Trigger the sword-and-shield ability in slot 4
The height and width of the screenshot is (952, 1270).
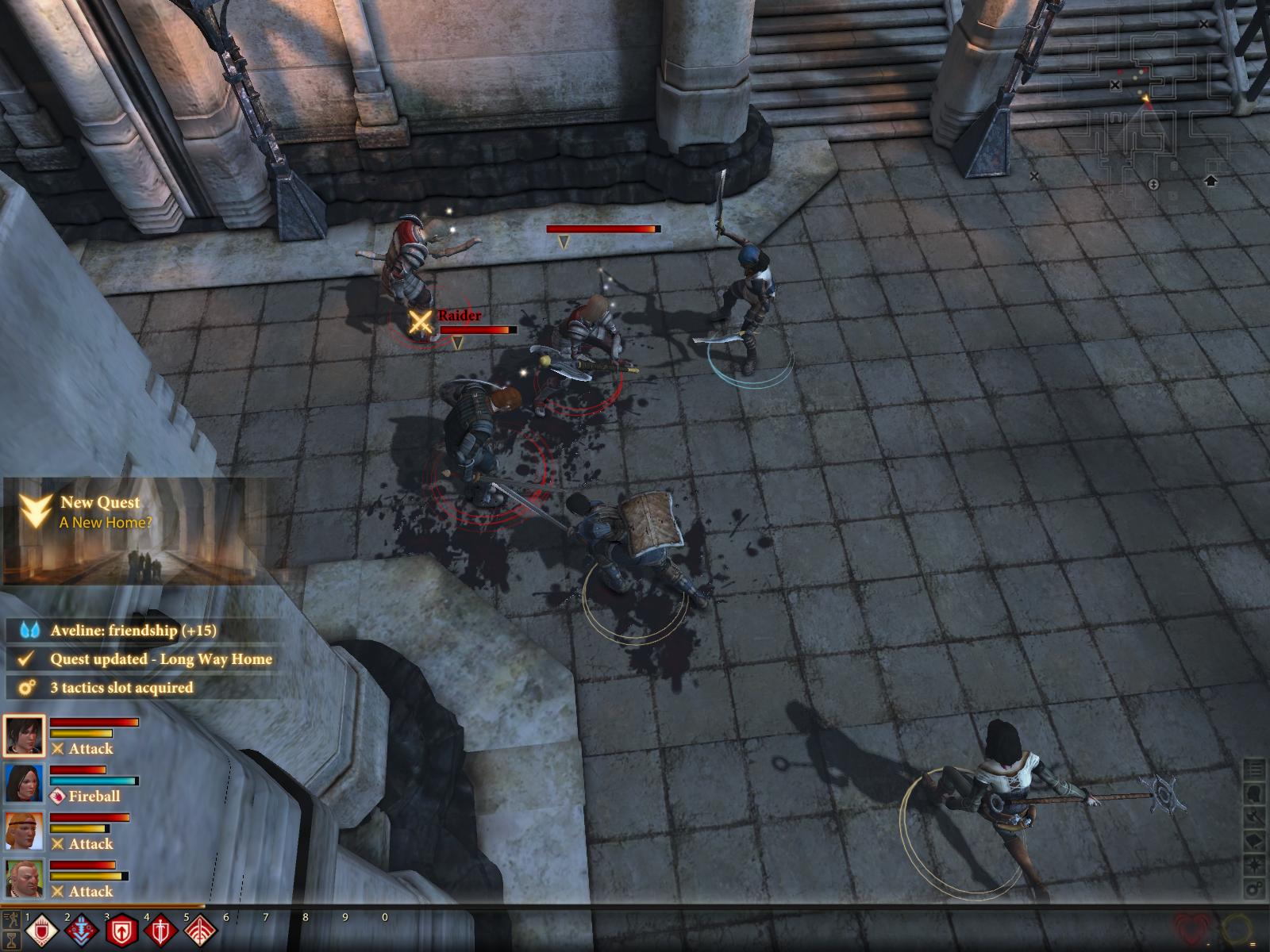[x=160, y=931]
